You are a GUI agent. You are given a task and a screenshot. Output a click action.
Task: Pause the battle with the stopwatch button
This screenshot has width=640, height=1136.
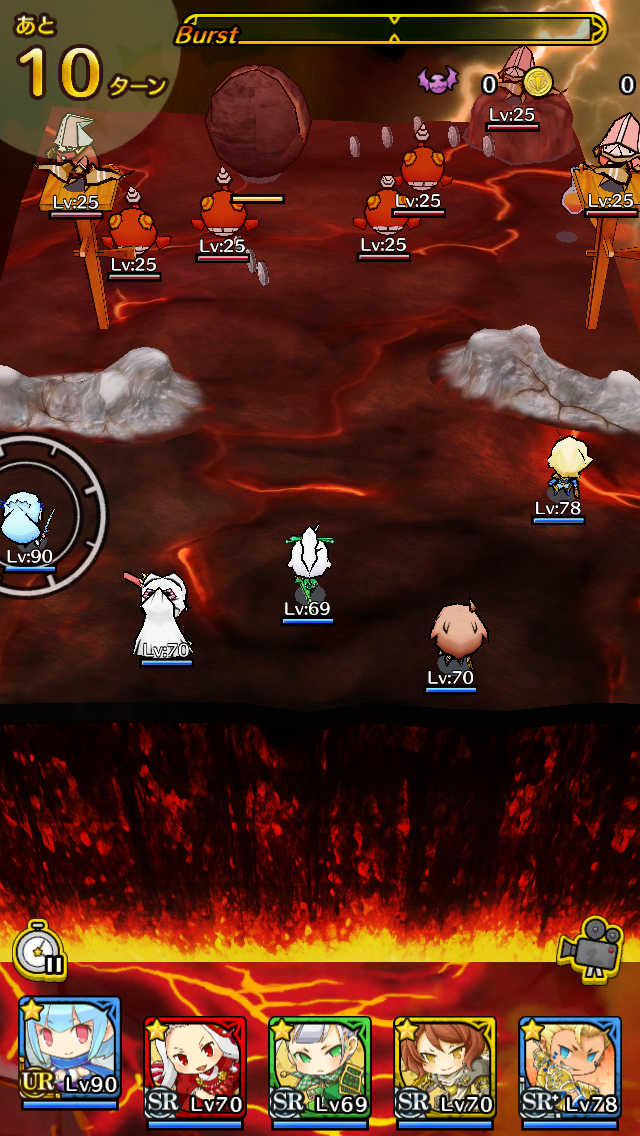[x=40, y=950]
